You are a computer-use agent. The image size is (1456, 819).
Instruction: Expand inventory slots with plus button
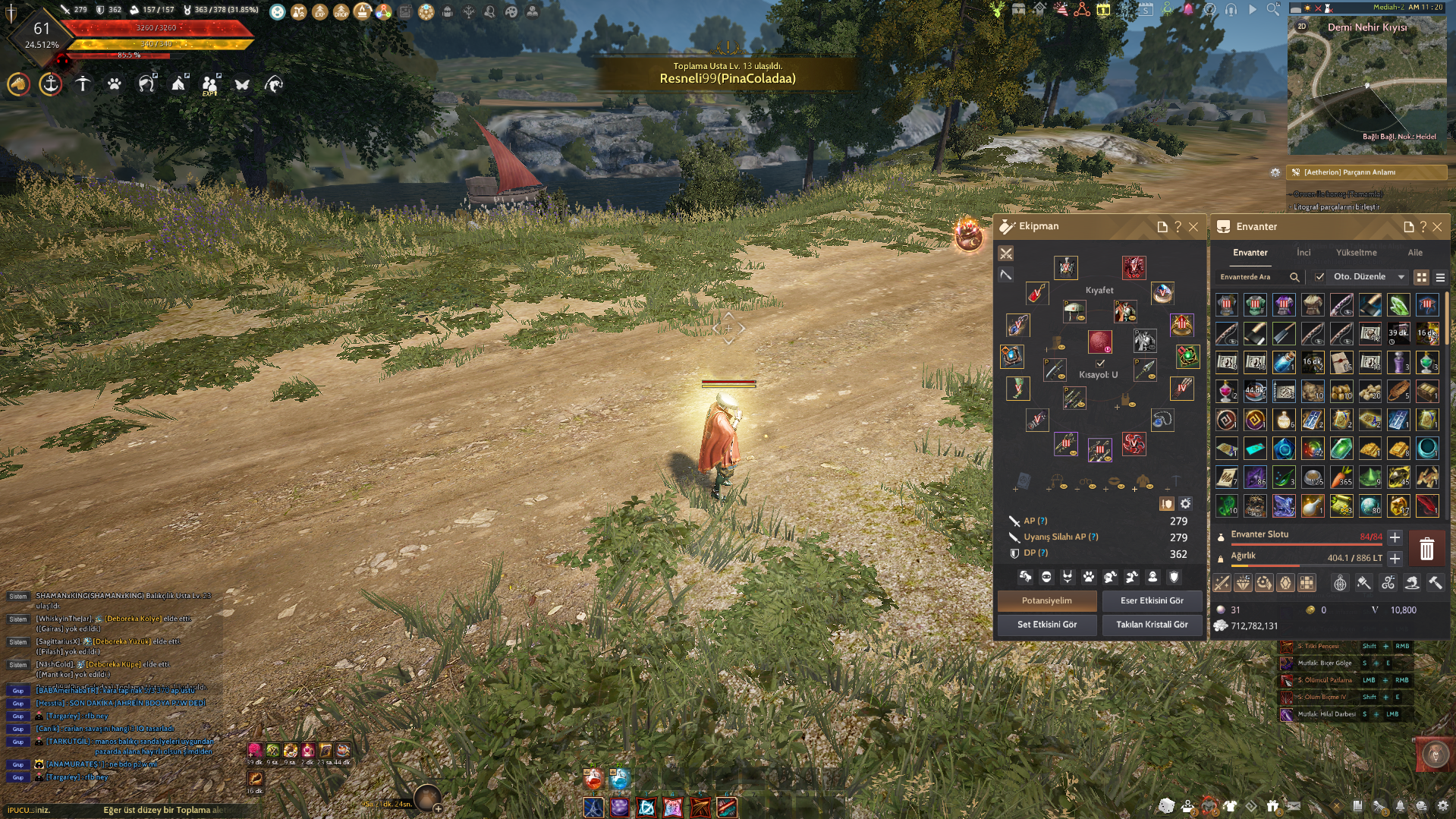tap(1395, 537)
